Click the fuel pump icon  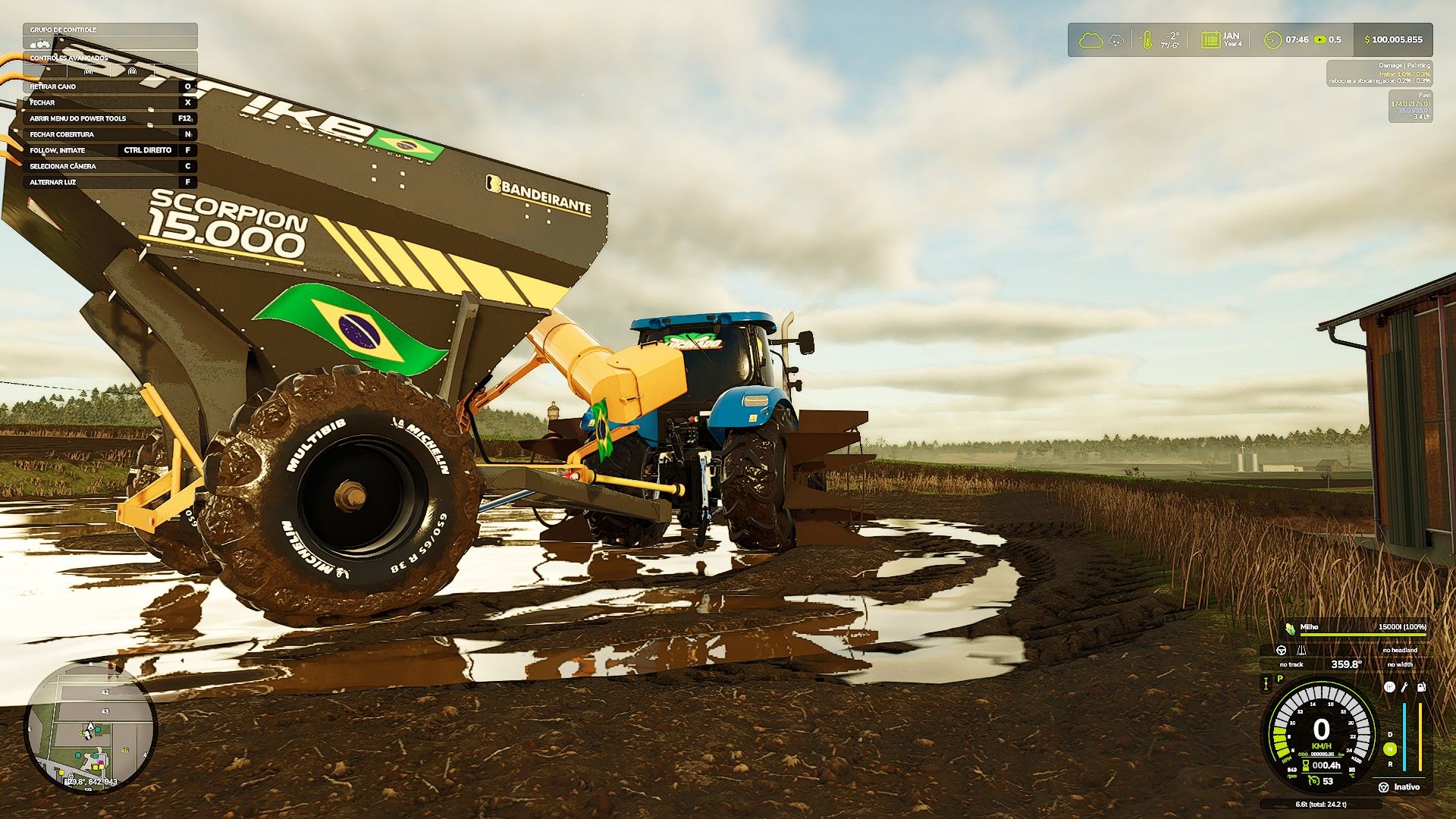1421,687
